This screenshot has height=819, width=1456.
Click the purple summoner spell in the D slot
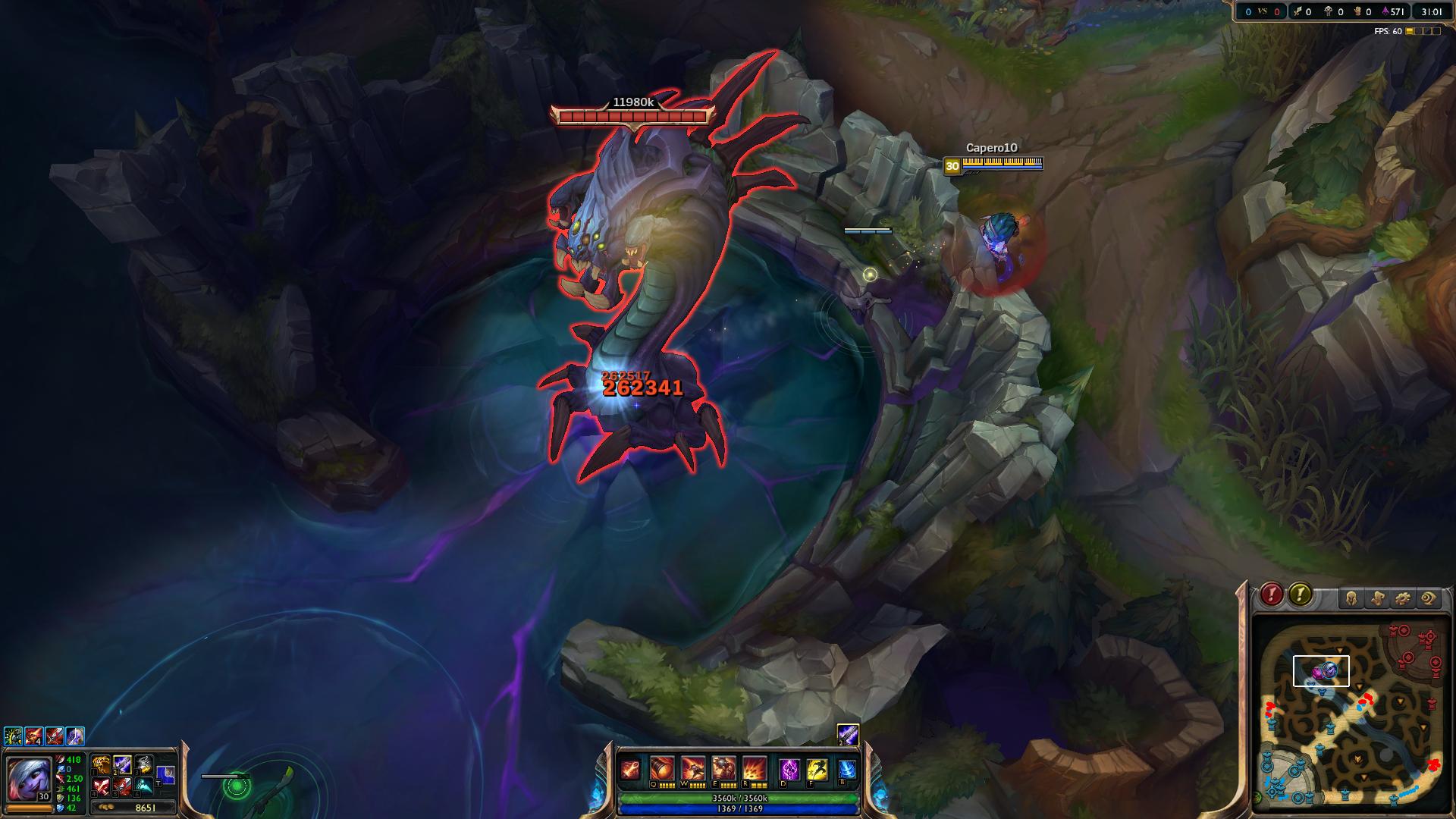789,769
